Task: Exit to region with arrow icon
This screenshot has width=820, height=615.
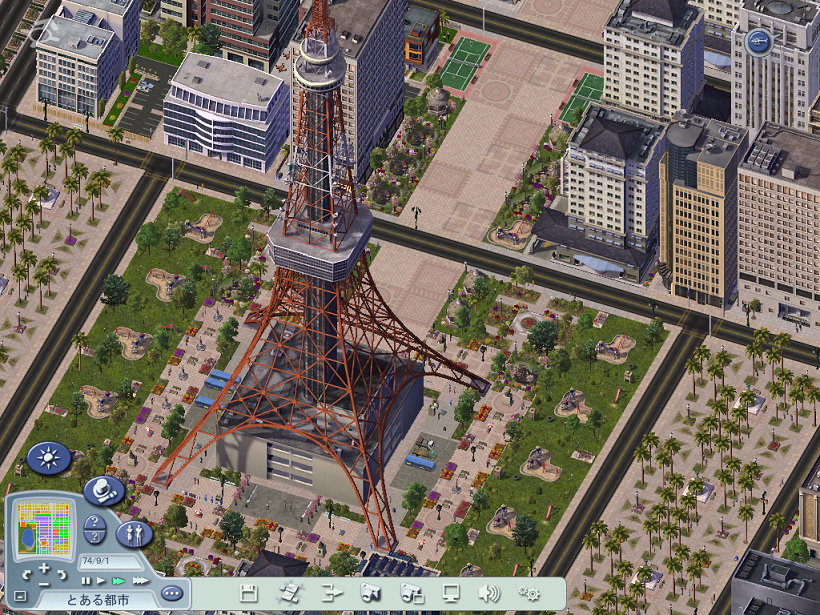Action: 333,593
